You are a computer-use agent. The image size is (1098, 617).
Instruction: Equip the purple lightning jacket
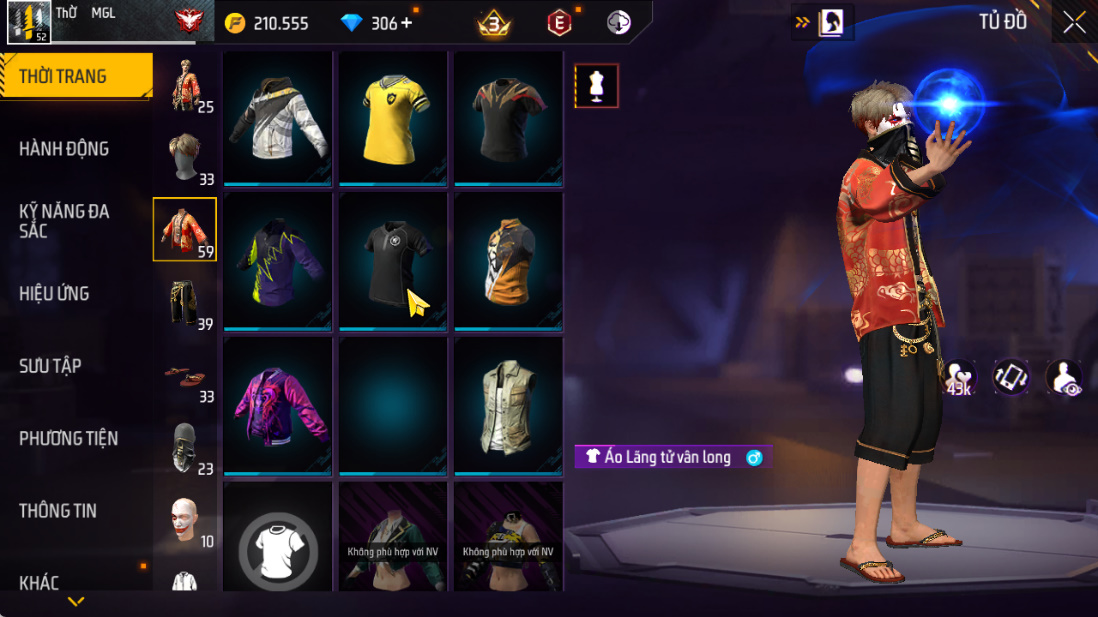pyautogui.click(x=277, y=262)
